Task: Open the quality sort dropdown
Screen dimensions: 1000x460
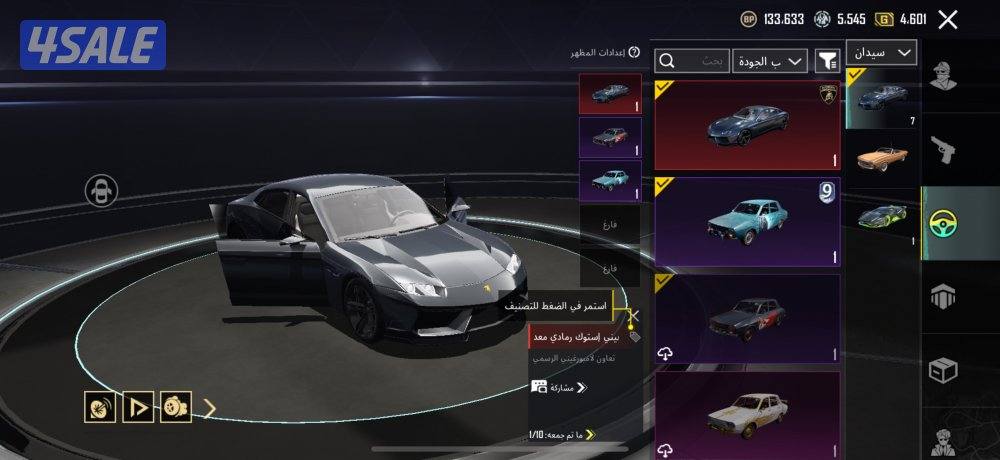Action: click(x=770, y=62)
